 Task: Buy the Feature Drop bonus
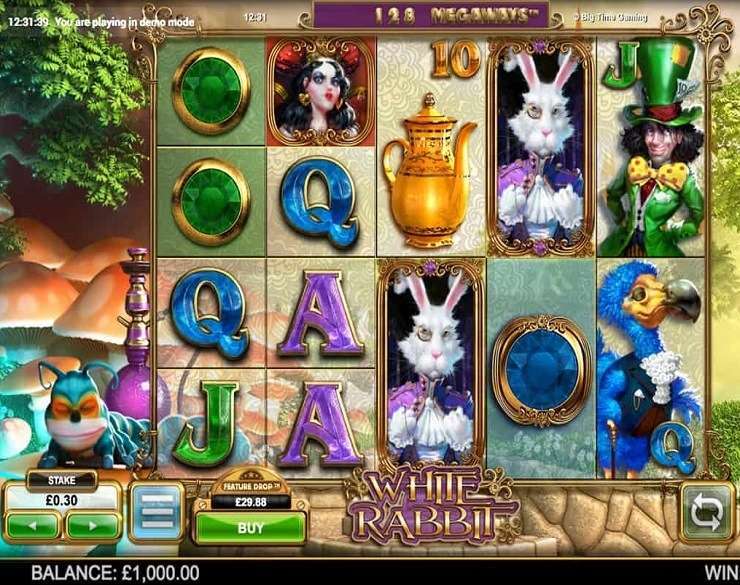coord(249,527)
